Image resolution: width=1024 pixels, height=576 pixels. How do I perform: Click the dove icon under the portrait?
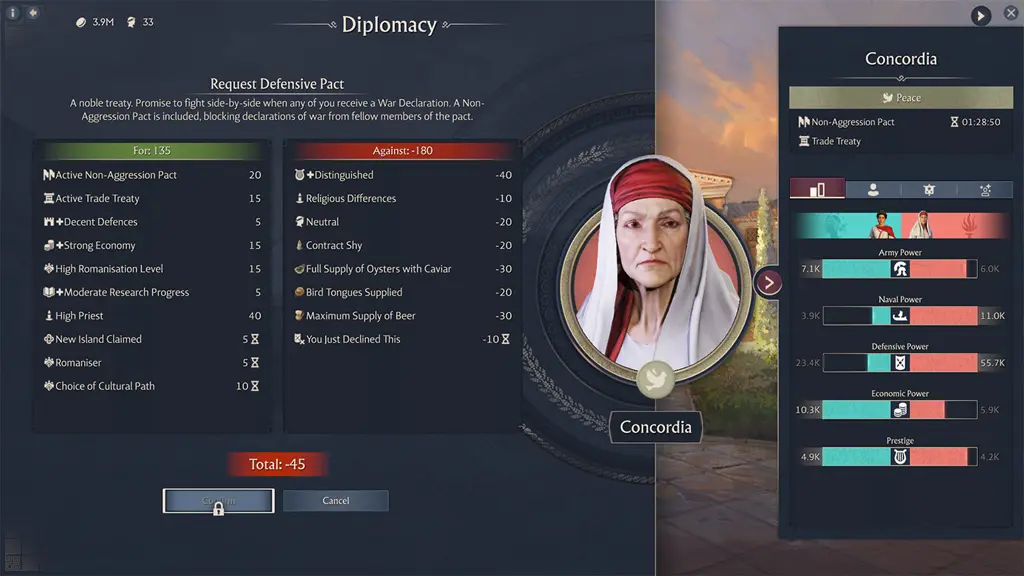pos(654,379)
